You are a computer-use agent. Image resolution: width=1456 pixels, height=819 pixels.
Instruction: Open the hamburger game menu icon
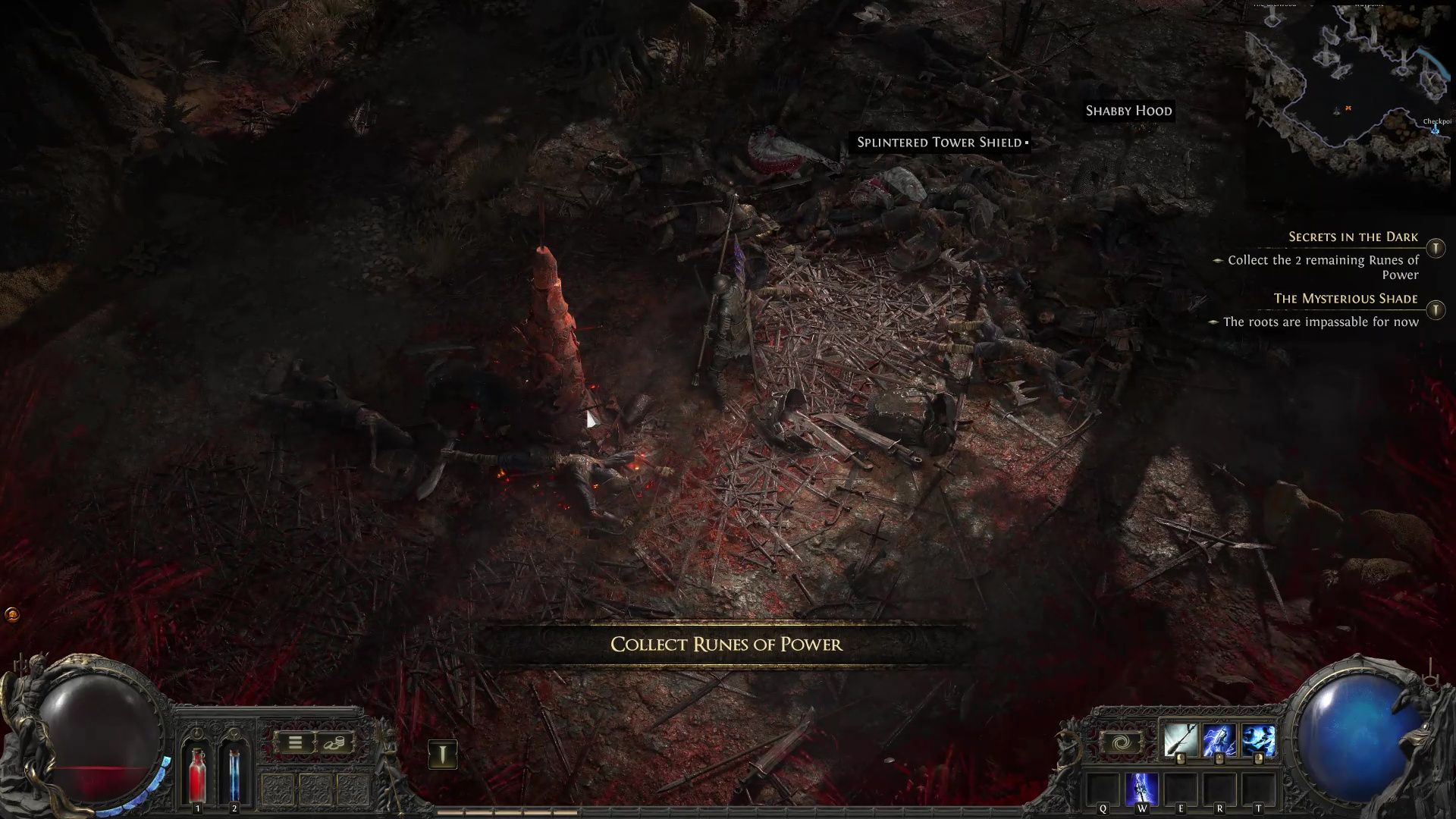click(295, 743)
